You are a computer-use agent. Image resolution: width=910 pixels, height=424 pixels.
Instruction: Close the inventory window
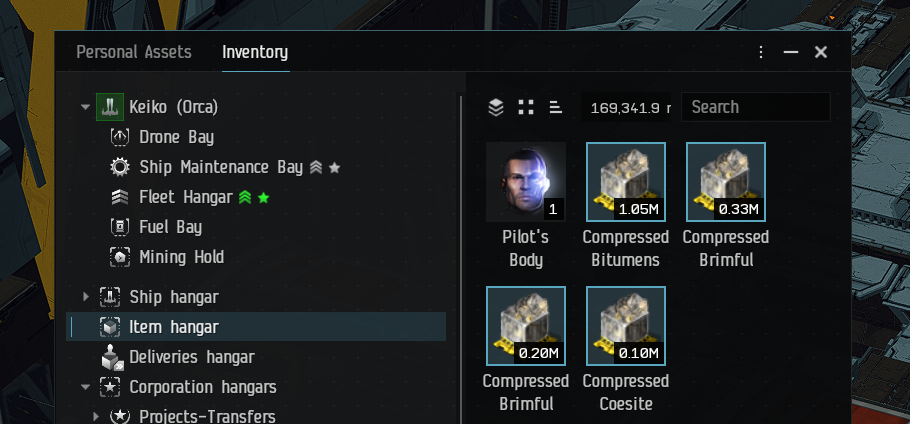point(821,52)
